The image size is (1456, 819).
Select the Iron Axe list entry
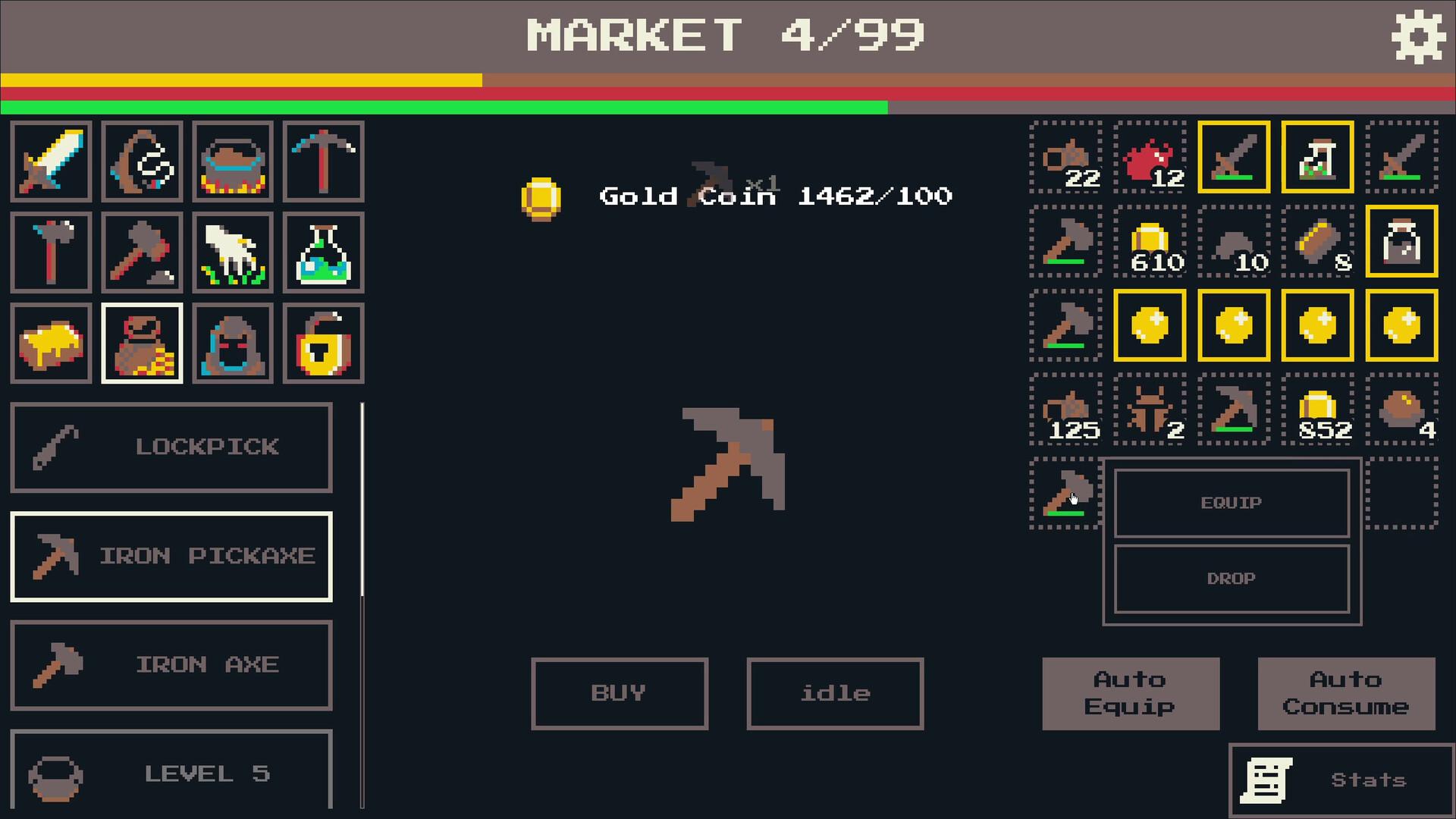click(x=171, y=665)
